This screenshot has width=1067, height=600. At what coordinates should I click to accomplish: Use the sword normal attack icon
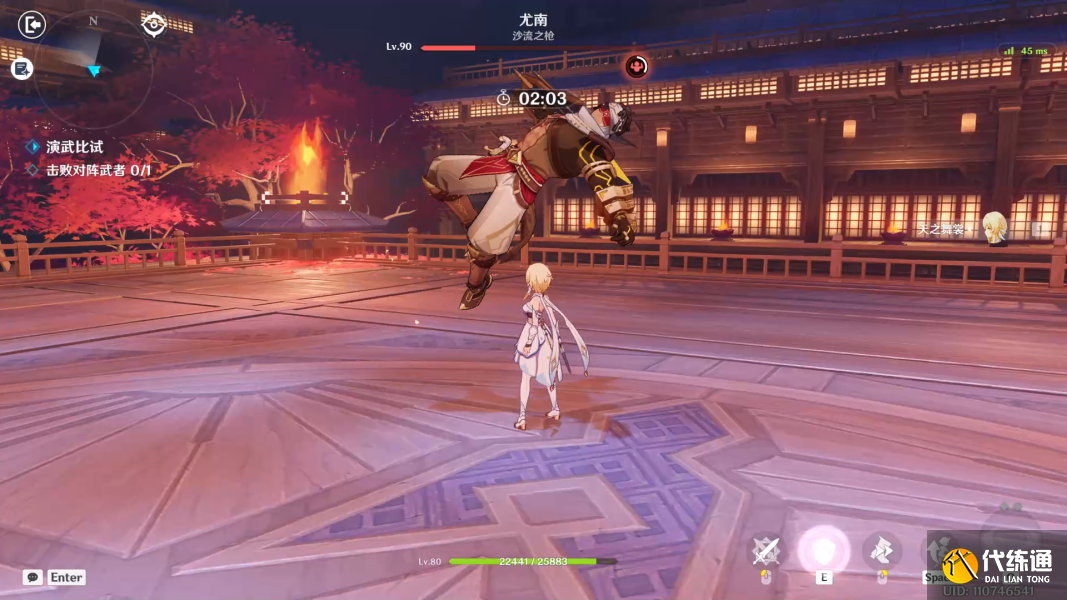766,549
